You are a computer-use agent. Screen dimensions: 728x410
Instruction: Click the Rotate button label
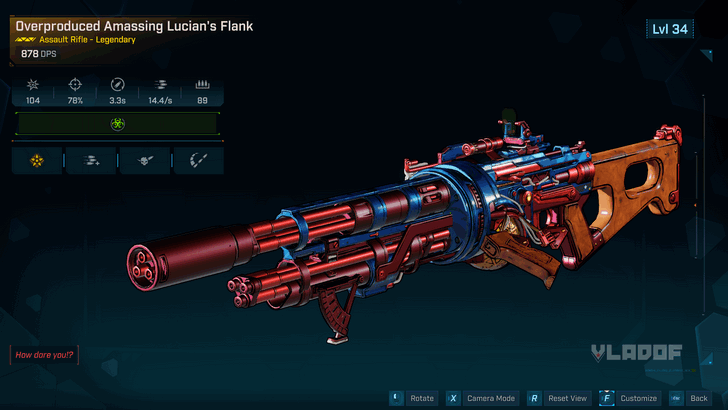[422, 398]
